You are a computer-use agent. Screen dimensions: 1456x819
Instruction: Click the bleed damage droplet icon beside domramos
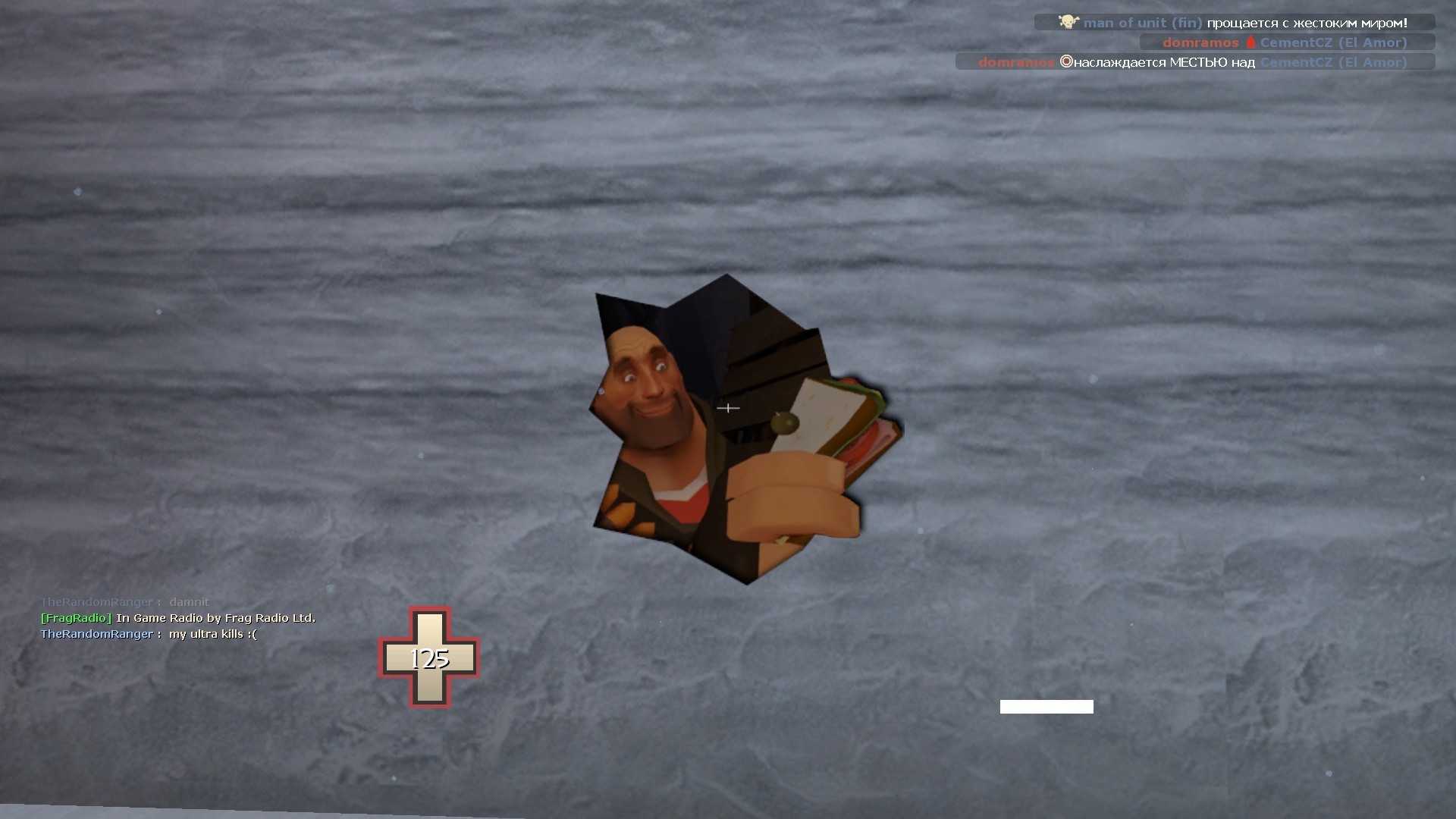(1250, 42)
